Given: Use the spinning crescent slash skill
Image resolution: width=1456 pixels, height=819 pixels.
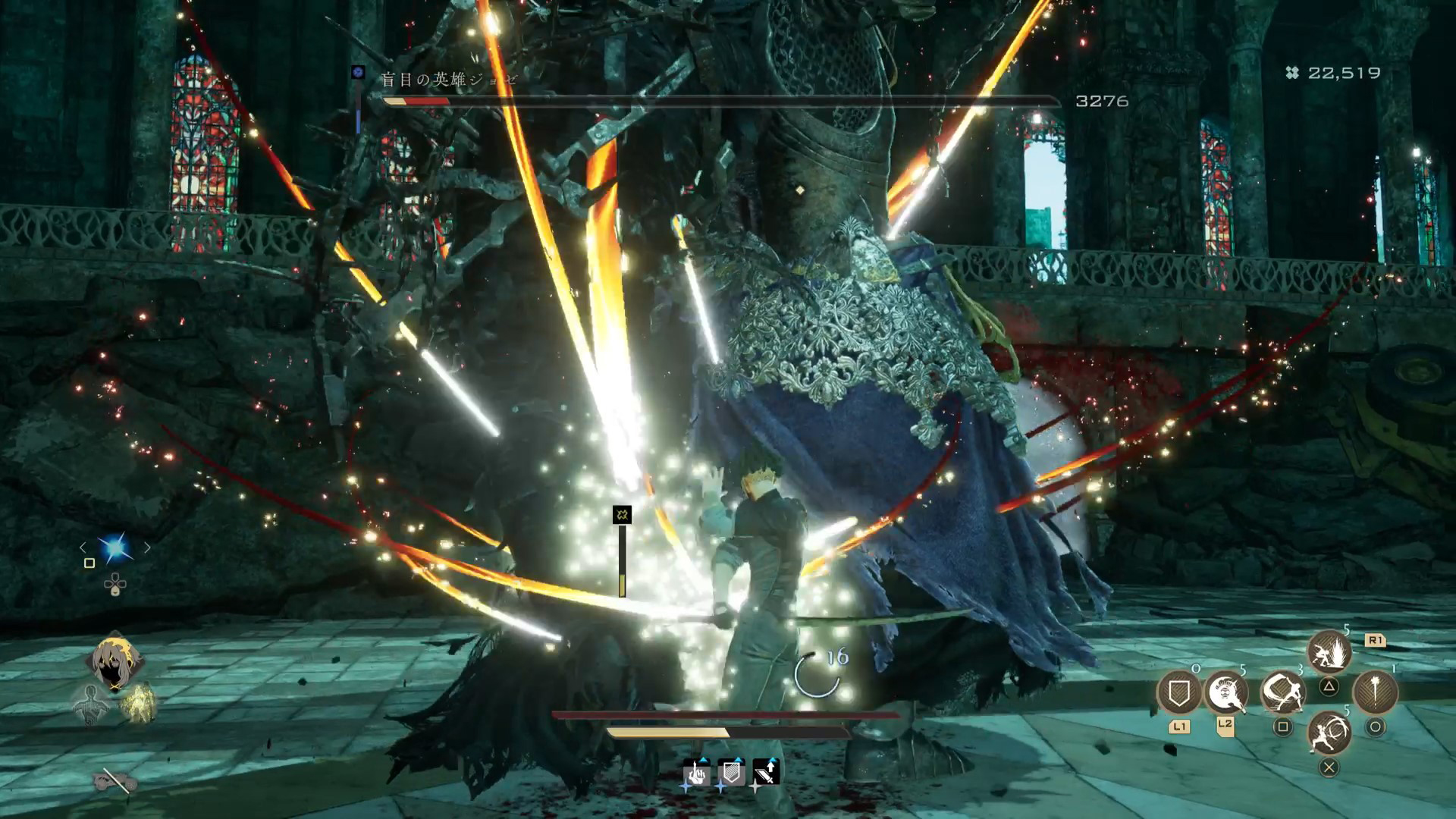Looking at the screenshot, I should pos(1329,733).
